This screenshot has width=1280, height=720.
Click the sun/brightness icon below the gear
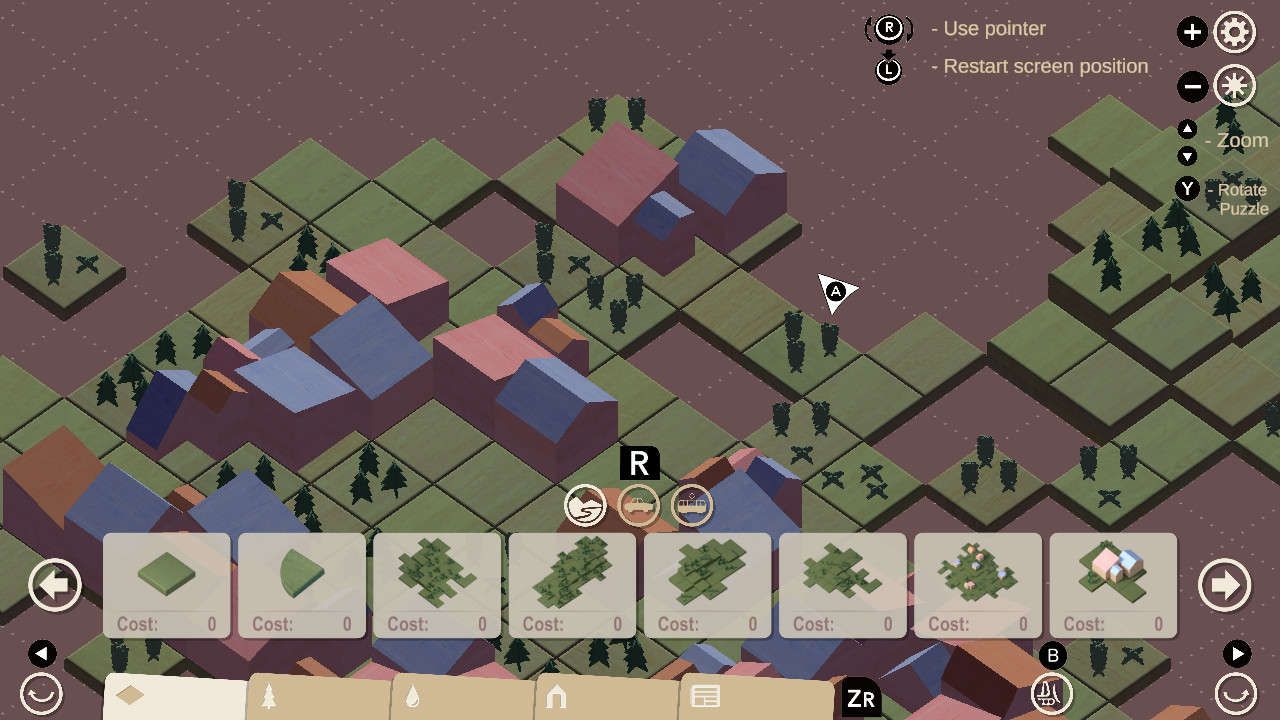click(1235, 86)
